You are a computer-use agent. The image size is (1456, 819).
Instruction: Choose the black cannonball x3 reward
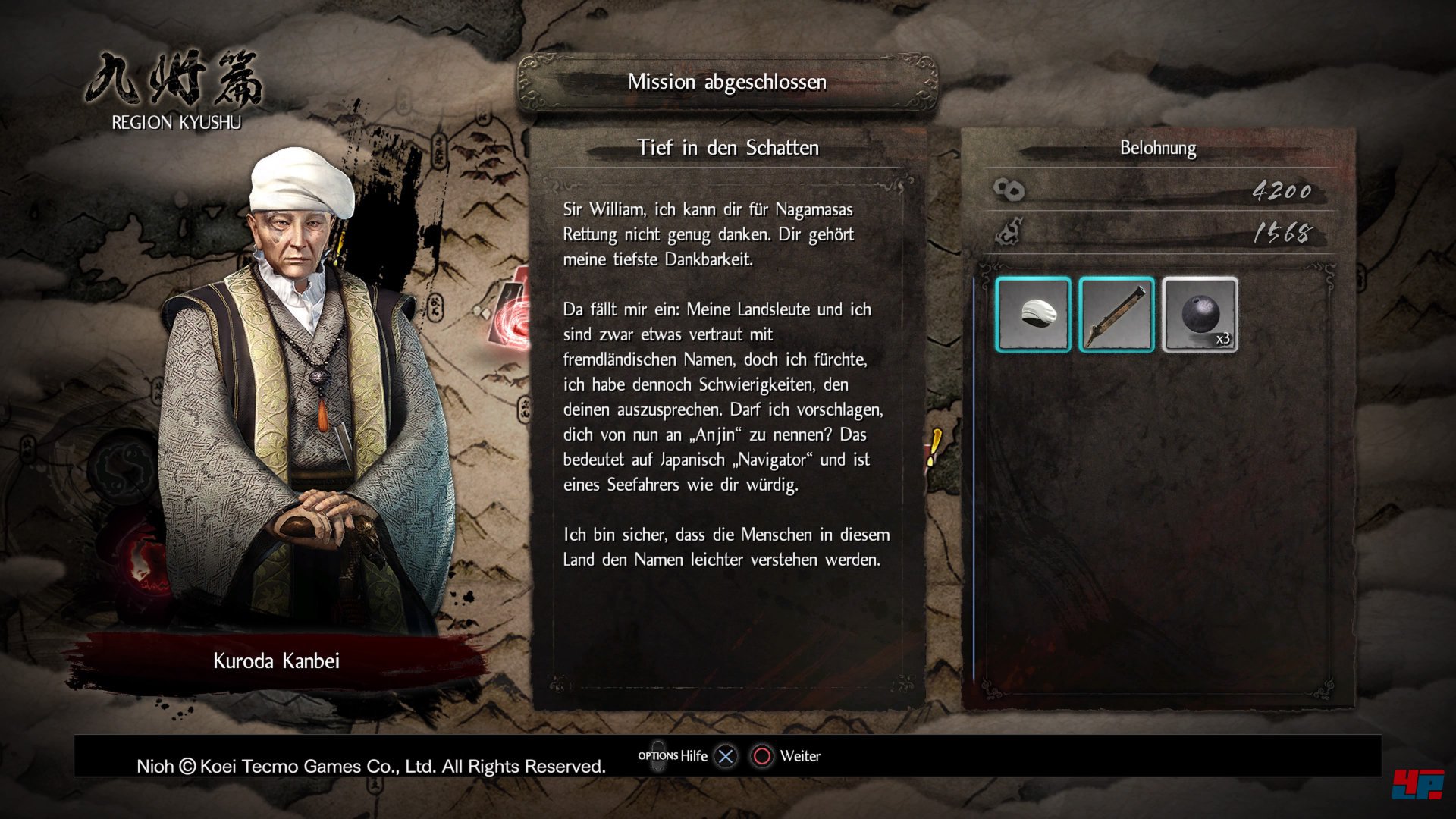1200,314
